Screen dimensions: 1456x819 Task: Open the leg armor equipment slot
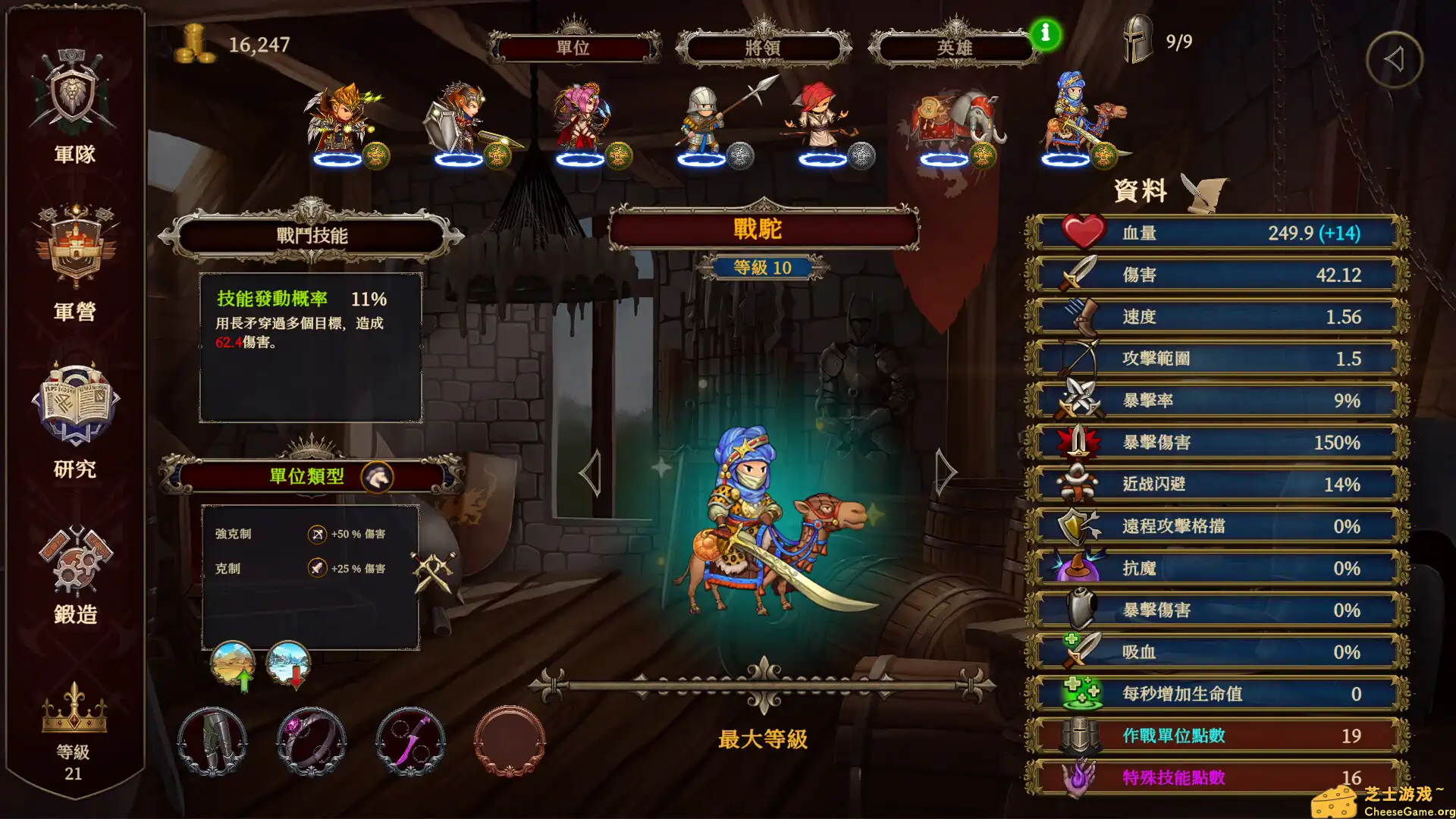coord(212,741)
